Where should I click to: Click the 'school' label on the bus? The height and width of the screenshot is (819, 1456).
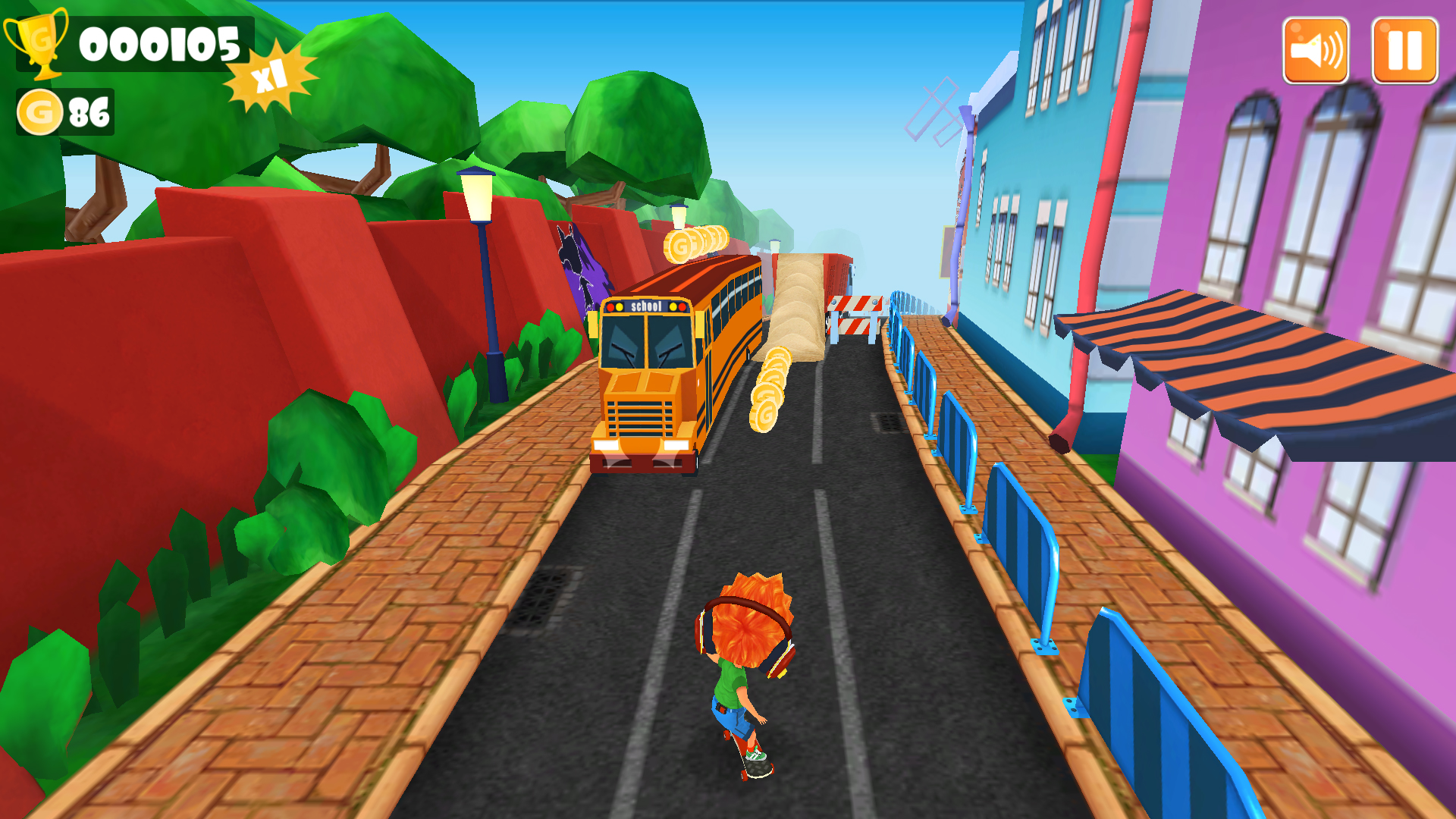pyautogui.click(x=646, y=306)
